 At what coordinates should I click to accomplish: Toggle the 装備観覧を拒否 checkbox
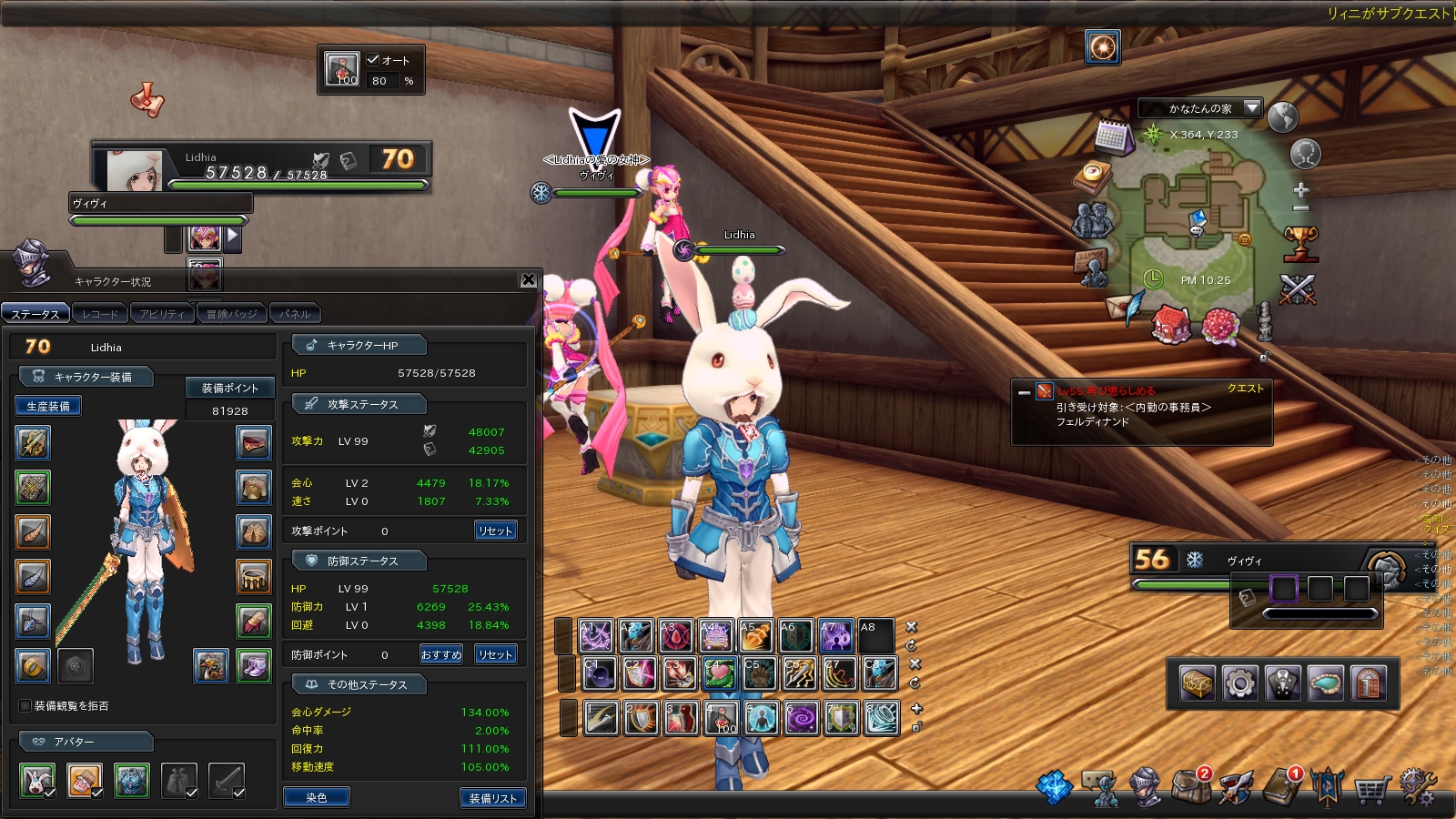[x=25, y=705]
